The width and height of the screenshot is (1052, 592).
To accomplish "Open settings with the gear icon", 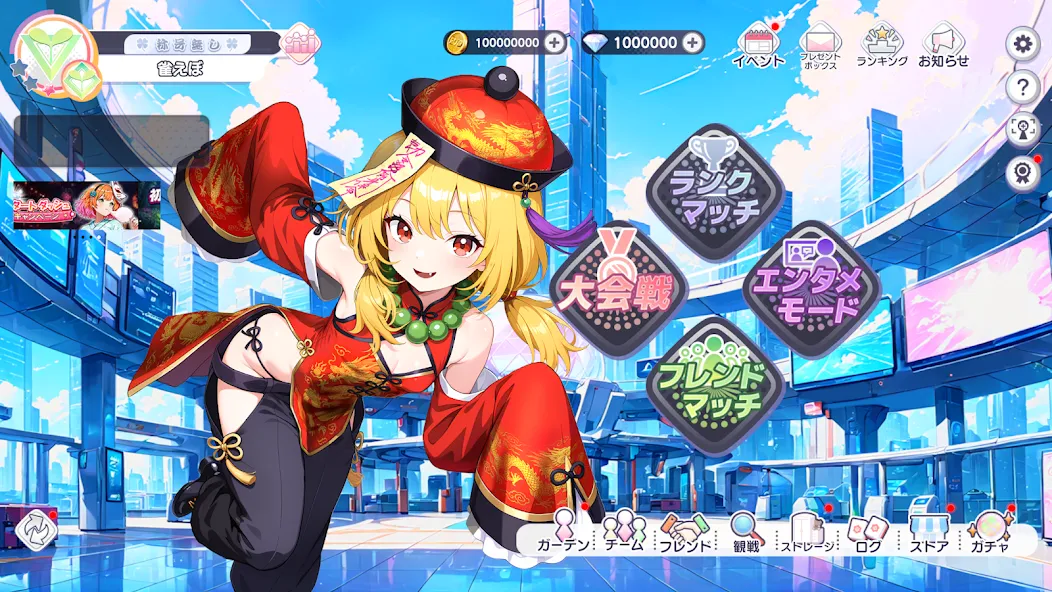I will pos(1021,43).
